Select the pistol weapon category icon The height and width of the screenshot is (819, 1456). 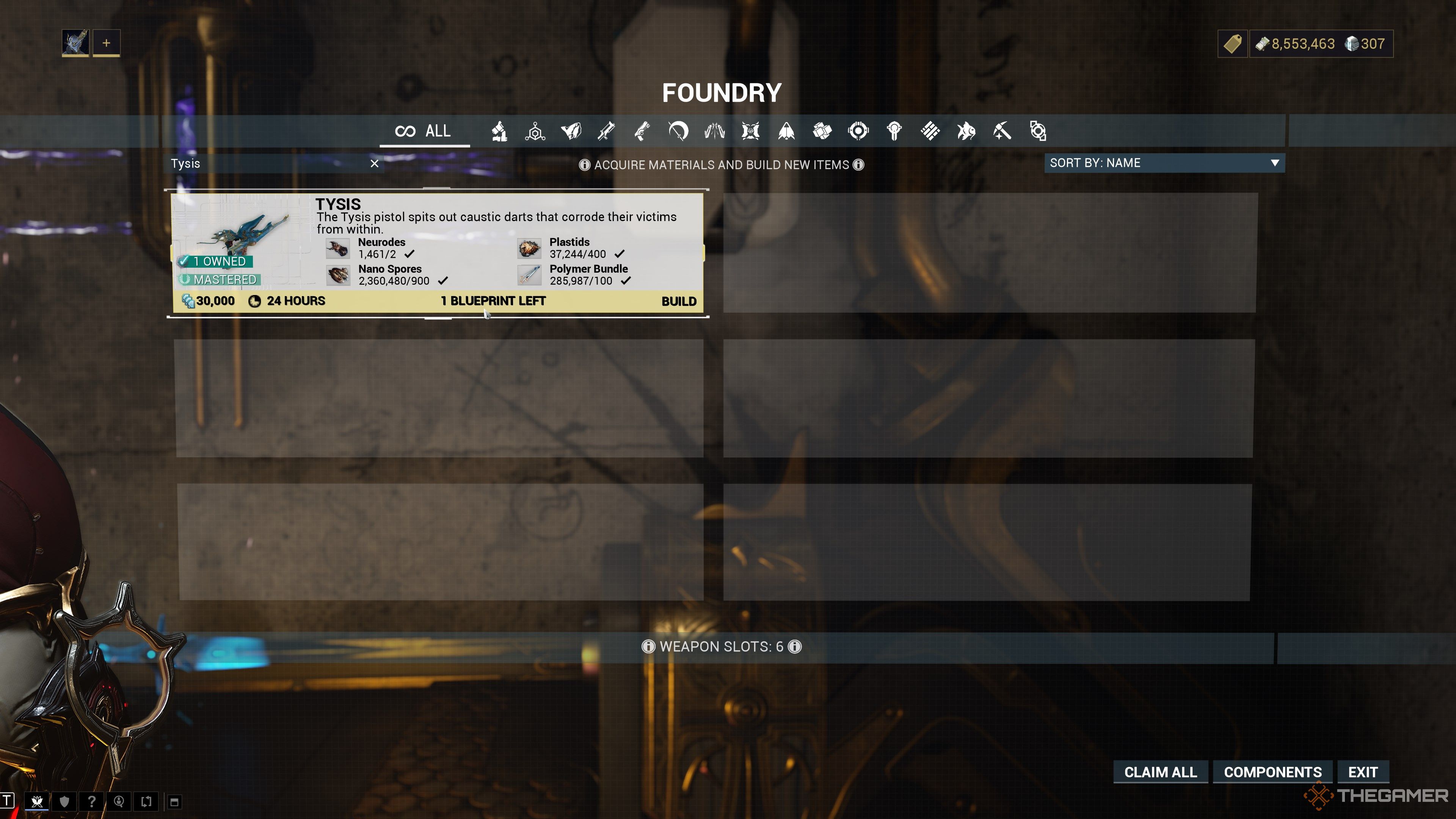tap(642, 131)
